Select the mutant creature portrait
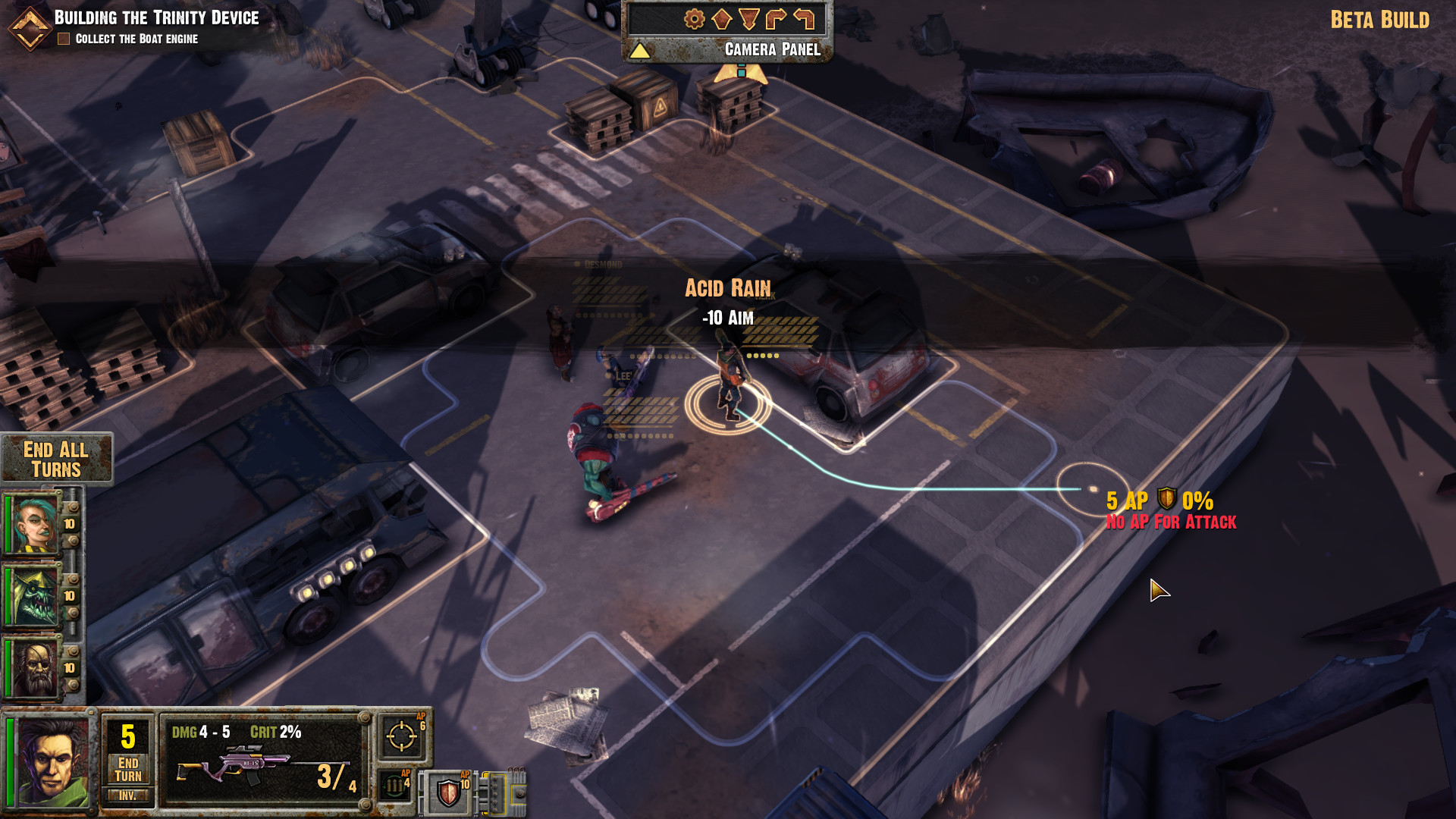The height and width of the screenshot is (819, 1456). pos(34,596)
